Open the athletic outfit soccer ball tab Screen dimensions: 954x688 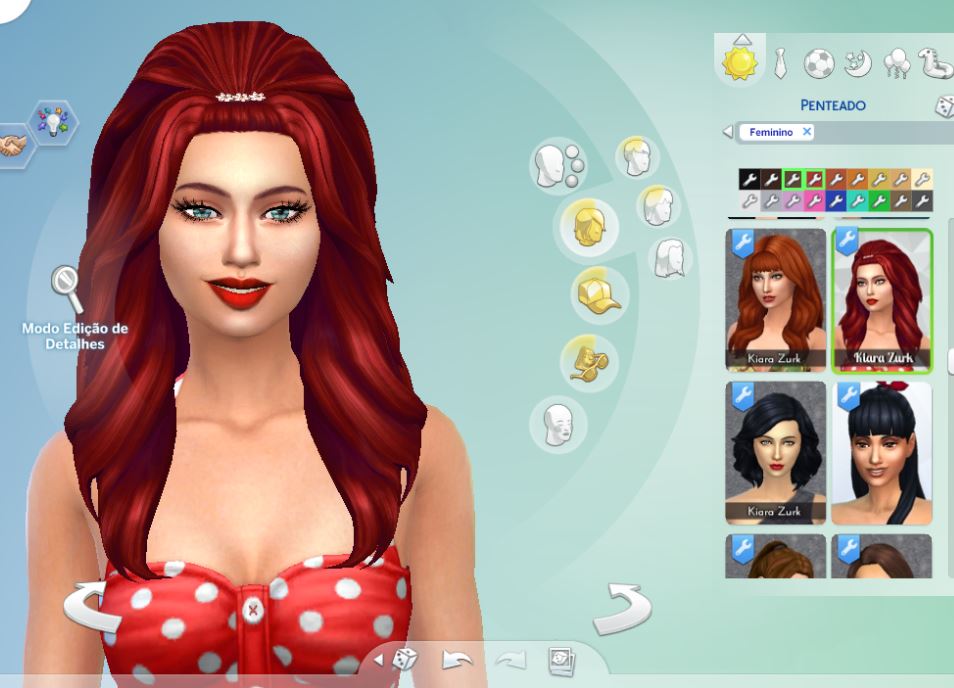point(818,65)
